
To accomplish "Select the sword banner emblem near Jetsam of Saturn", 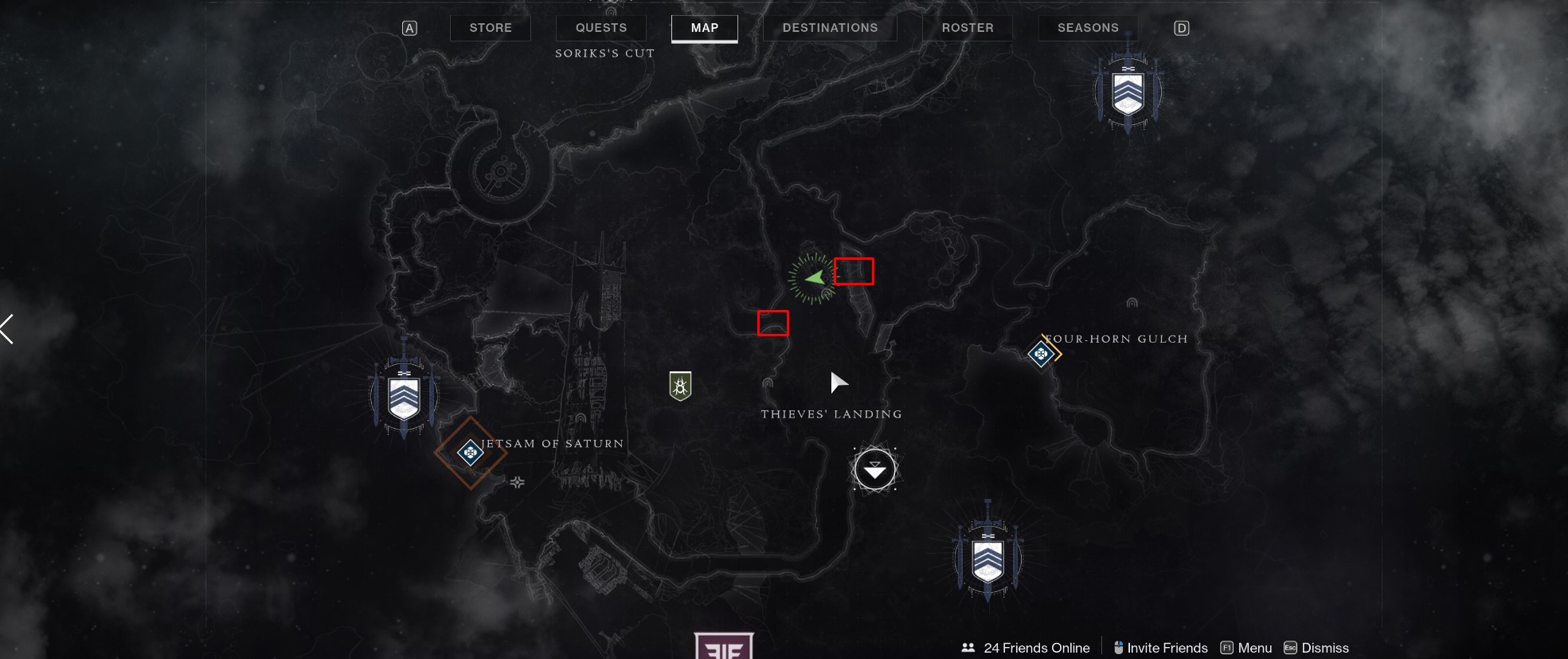I will pos(404,396).
